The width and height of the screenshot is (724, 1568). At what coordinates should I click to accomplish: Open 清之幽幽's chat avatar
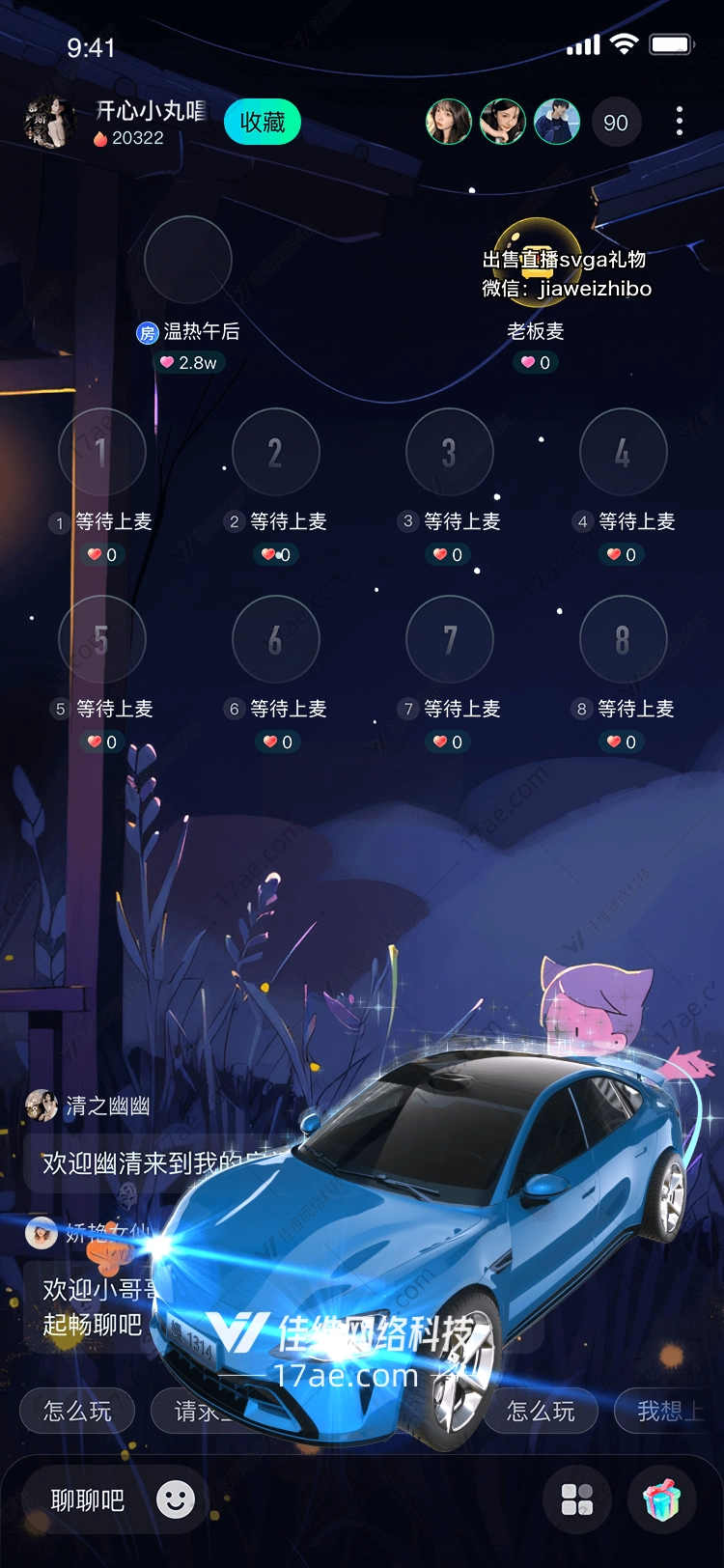42,1106
